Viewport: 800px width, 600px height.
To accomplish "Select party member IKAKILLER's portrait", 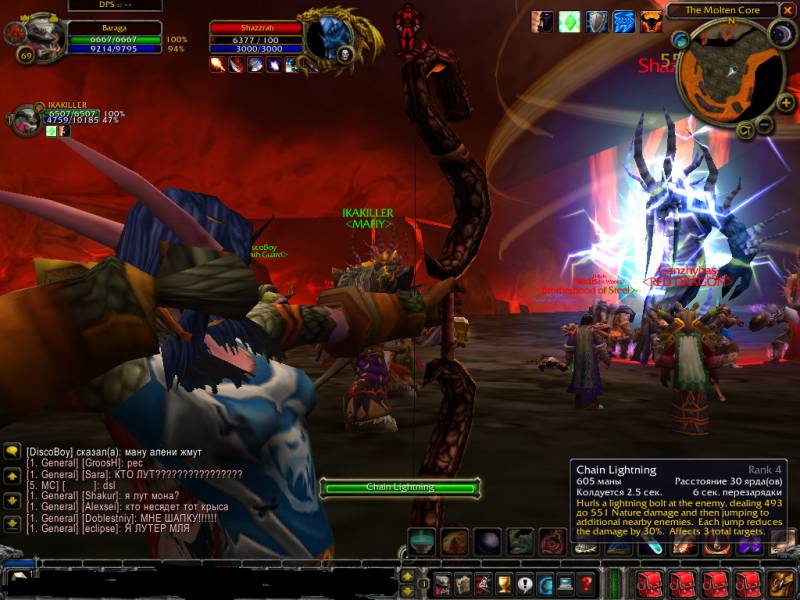I will 25,119.
